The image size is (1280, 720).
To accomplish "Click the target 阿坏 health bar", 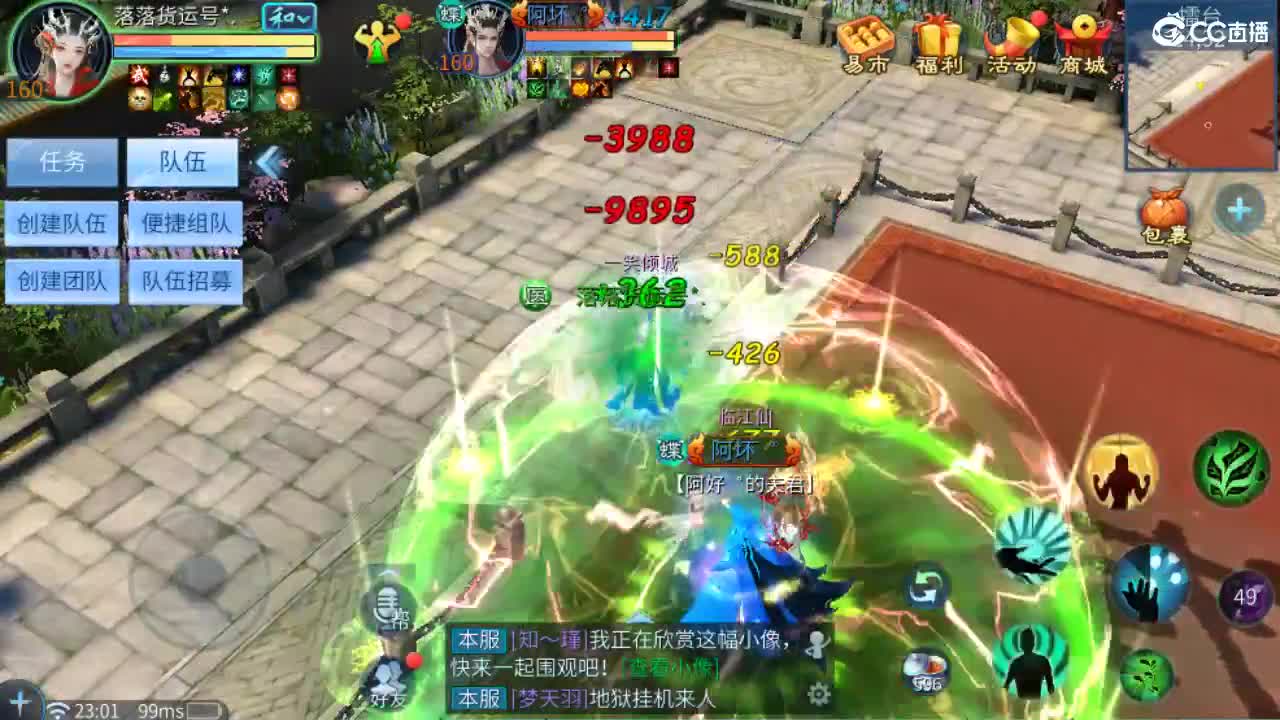I will point(600,38).
